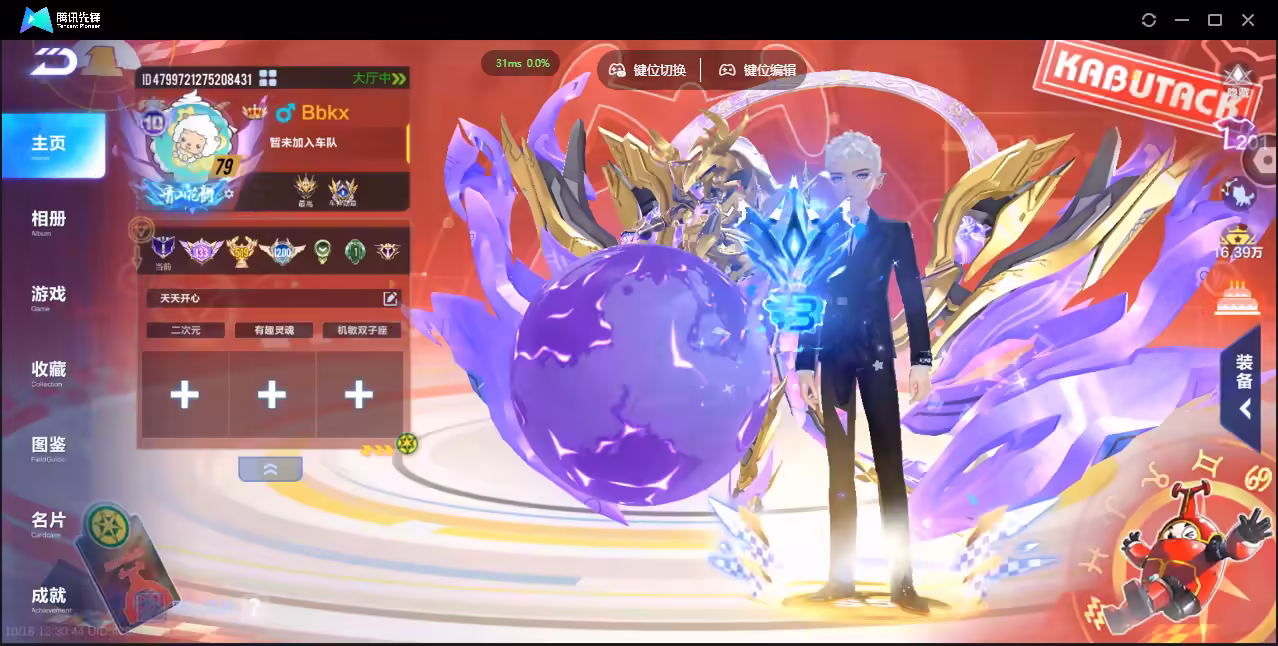The width and height of the screenshot is (1278, 646).
Task: Maximize the emulator window
Action: pyautogui.click(x=1215, y=20)
